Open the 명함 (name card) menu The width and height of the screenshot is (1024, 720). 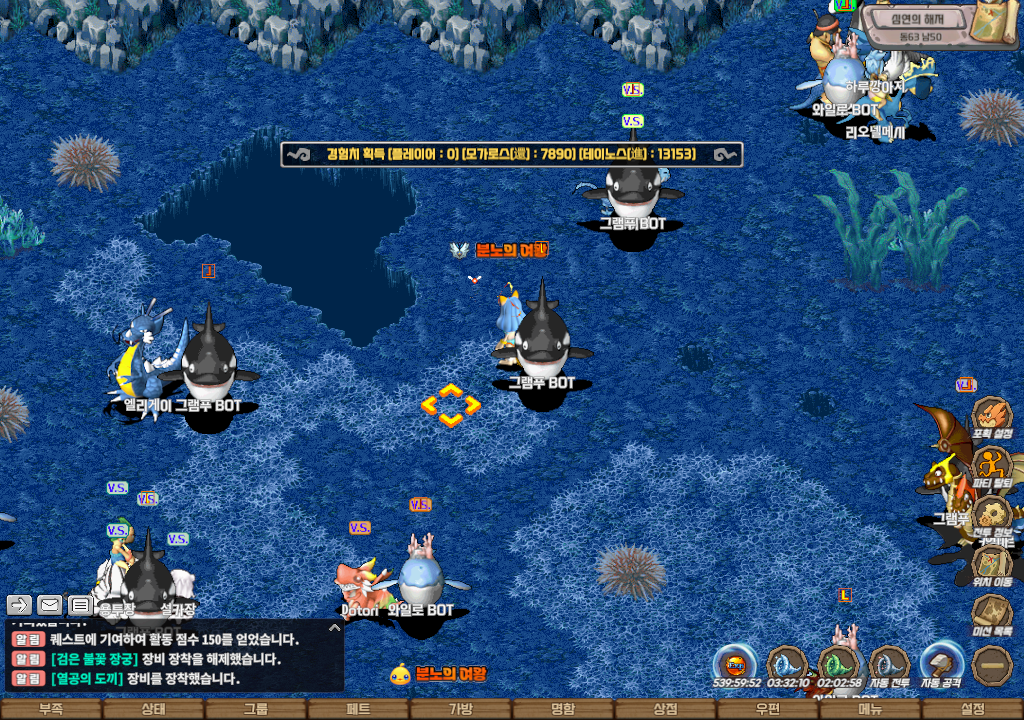click(563, 709)
